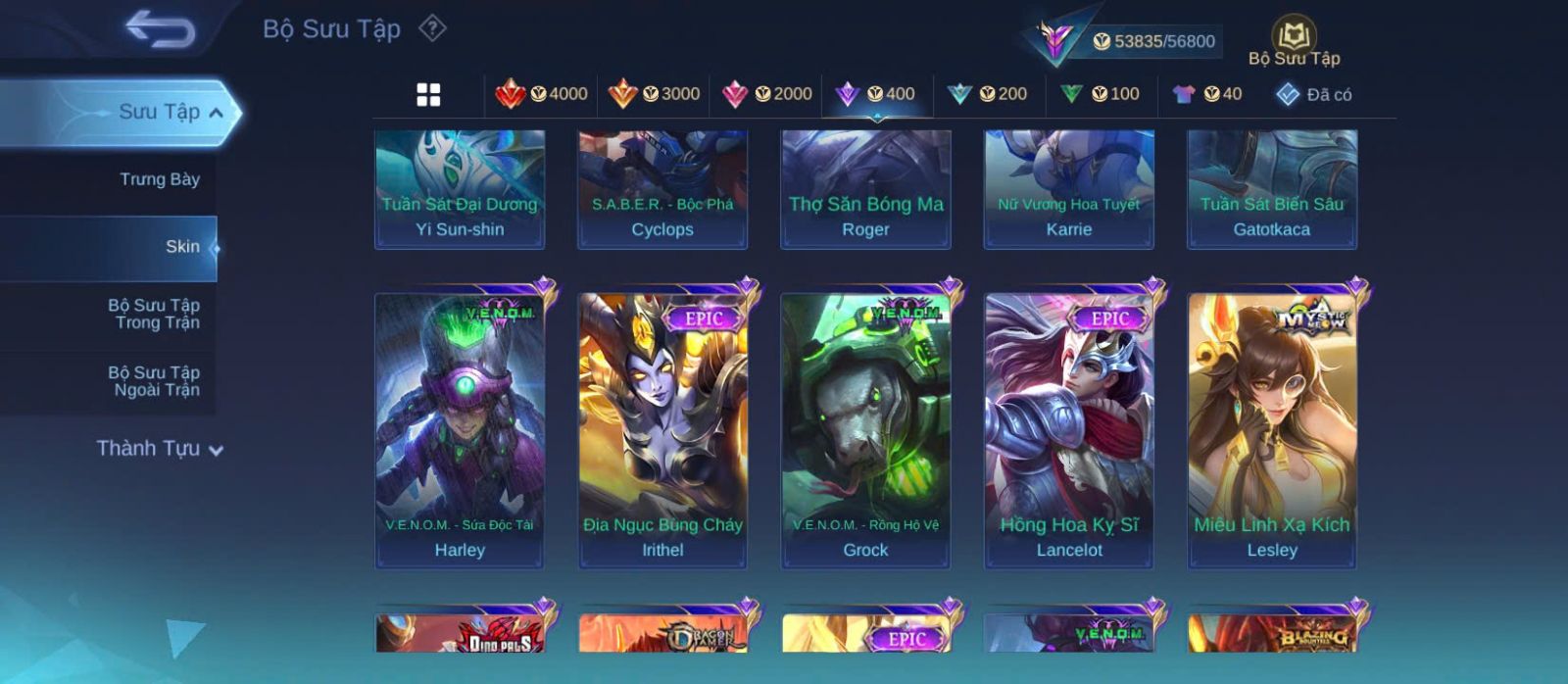1568x684 pixels.
Task: Open Bộ Sưu Tập Trong Trận
Action: tap(155, 314)
